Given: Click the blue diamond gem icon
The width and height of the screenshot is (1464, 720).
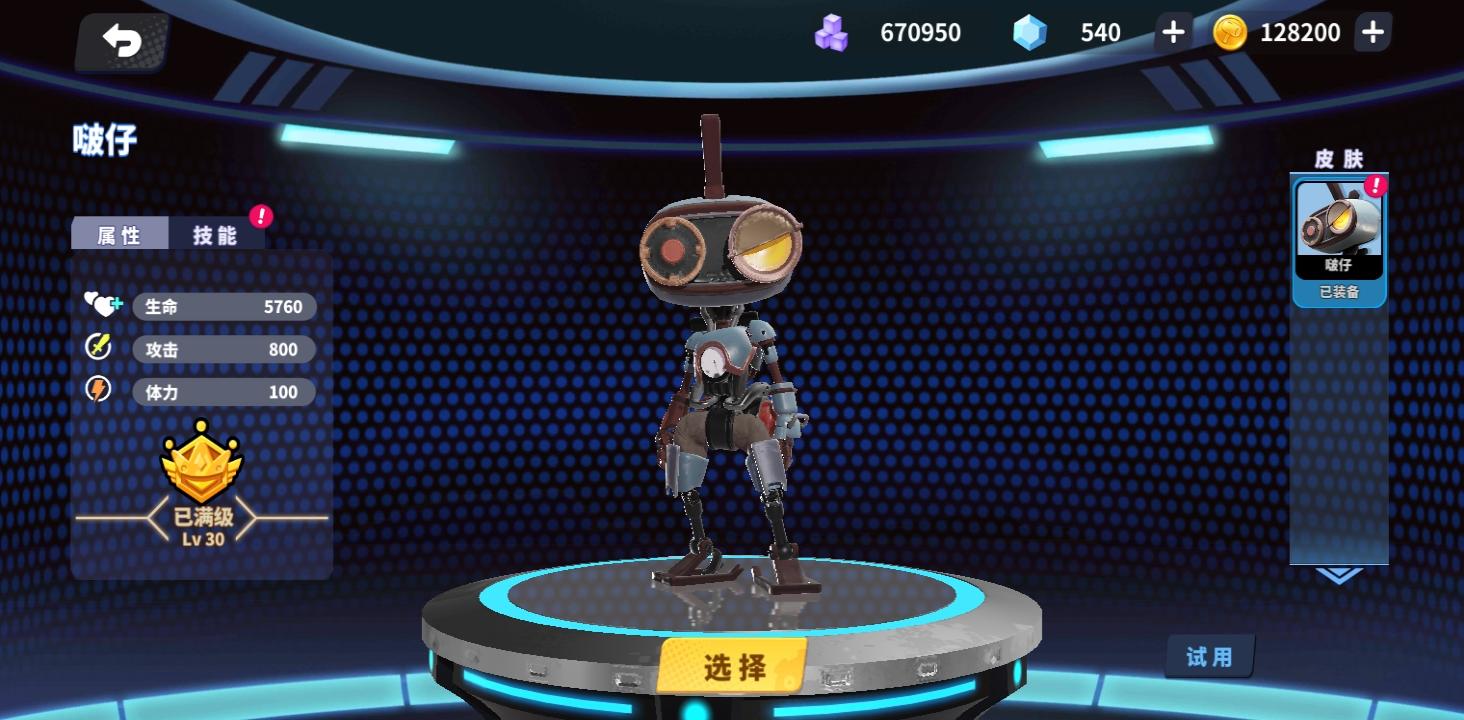Looking at the screenshot, I should pyautogui.click(x=1029, y=32).
